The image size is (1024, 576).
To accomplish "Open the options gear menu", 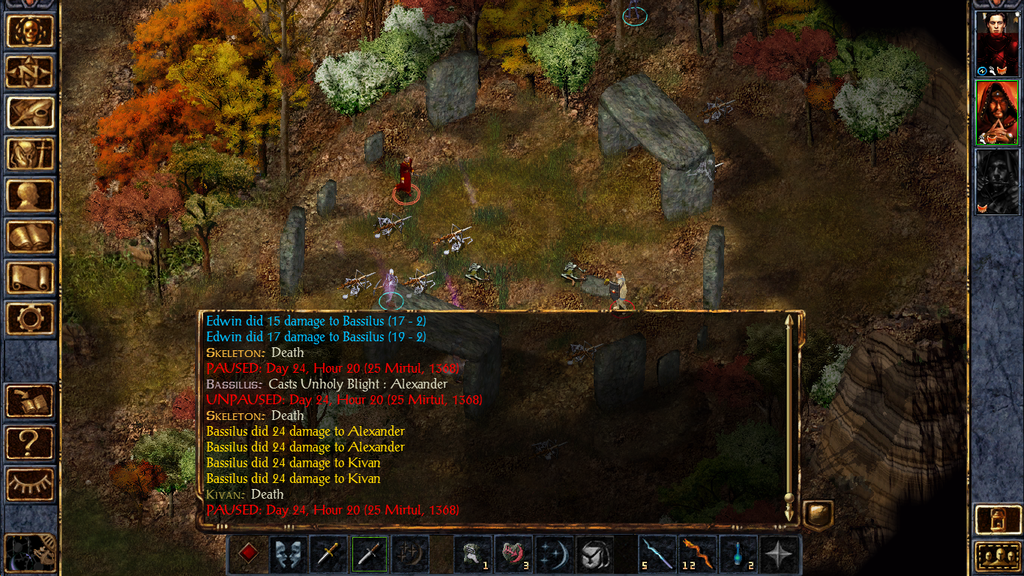I will point(30,318).
